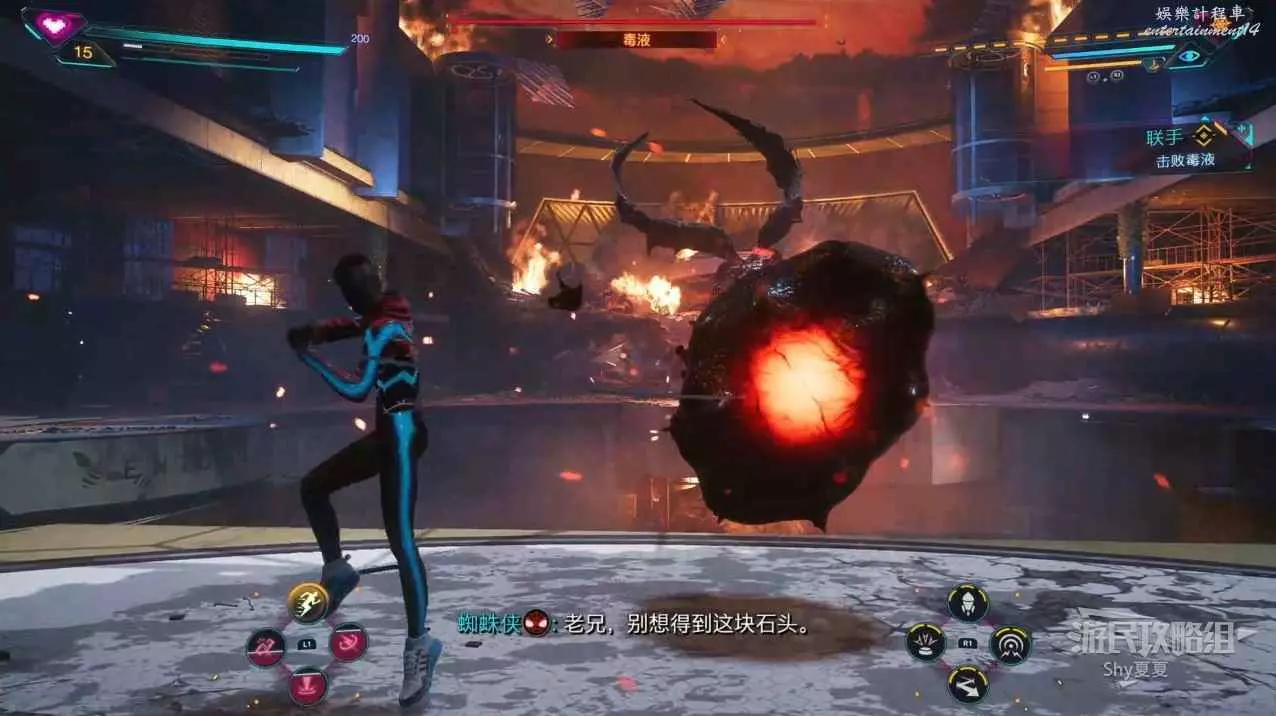Select the splitting arrows gadget icon
The width and height of the screenshot is (1276, 716).
[x=968, y=685]
